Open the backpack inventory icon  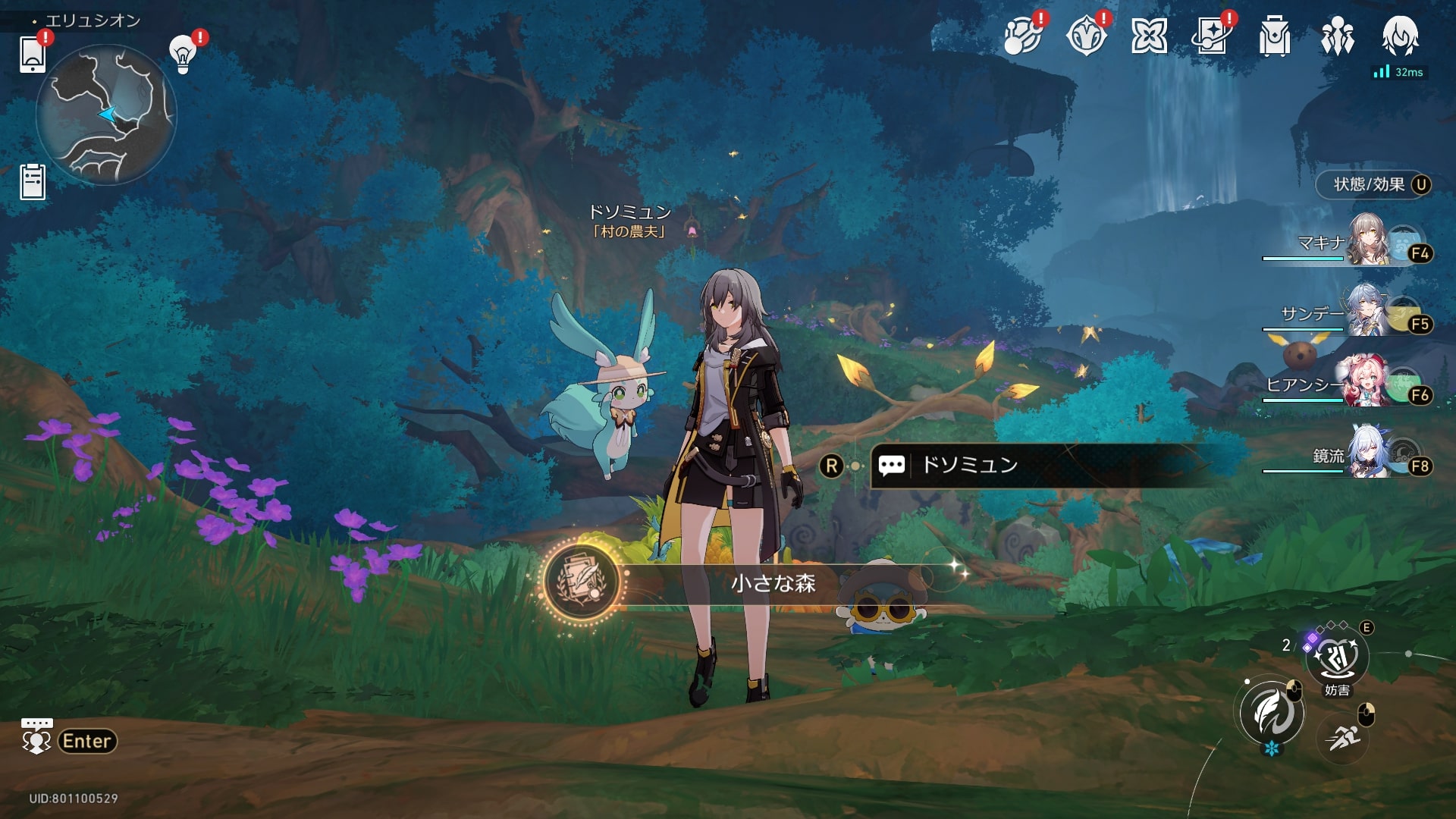point(1274,36)
